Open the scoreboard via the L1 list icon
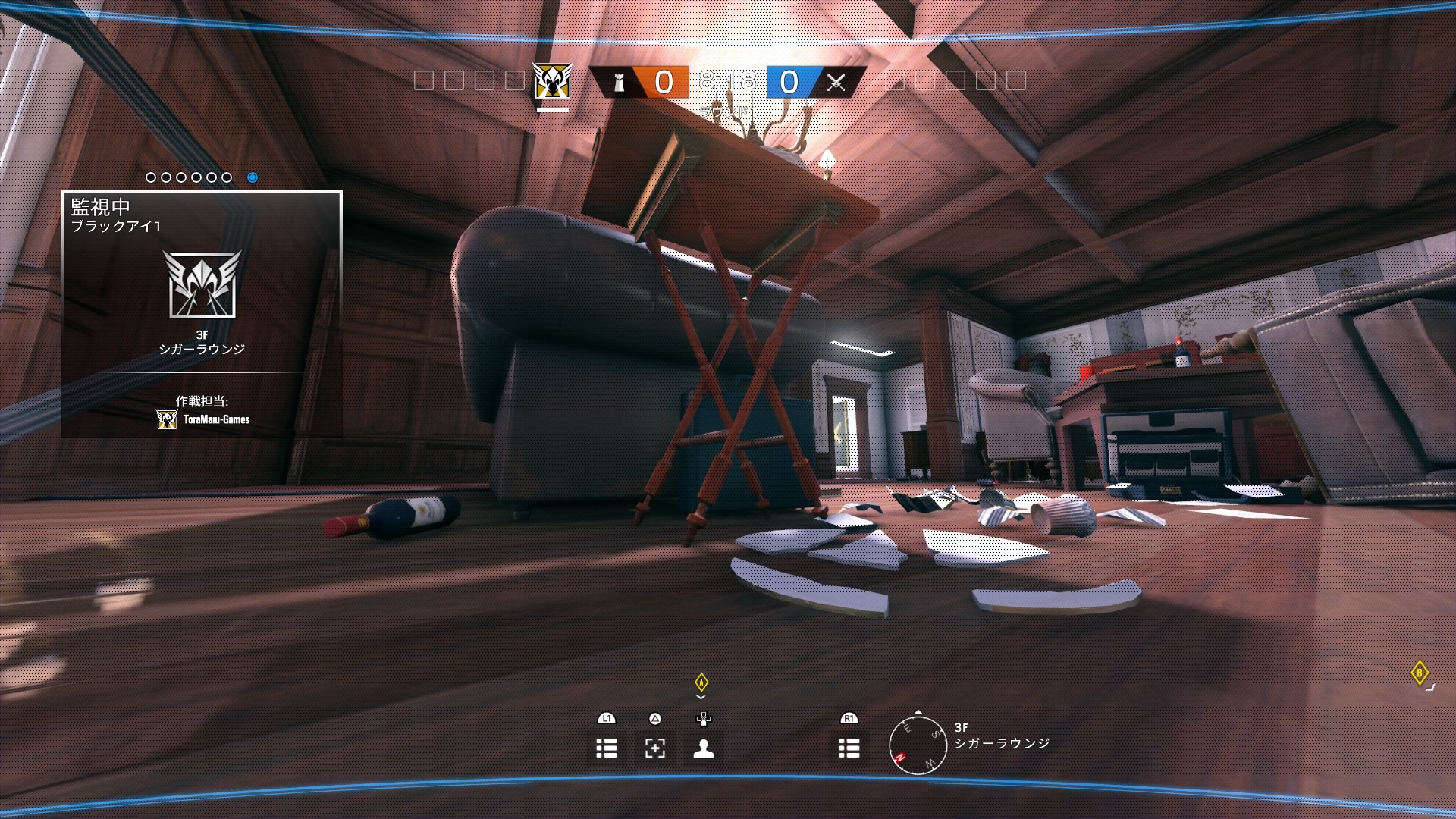This screenshot has width=1456, height=819. tap(605, 748)
